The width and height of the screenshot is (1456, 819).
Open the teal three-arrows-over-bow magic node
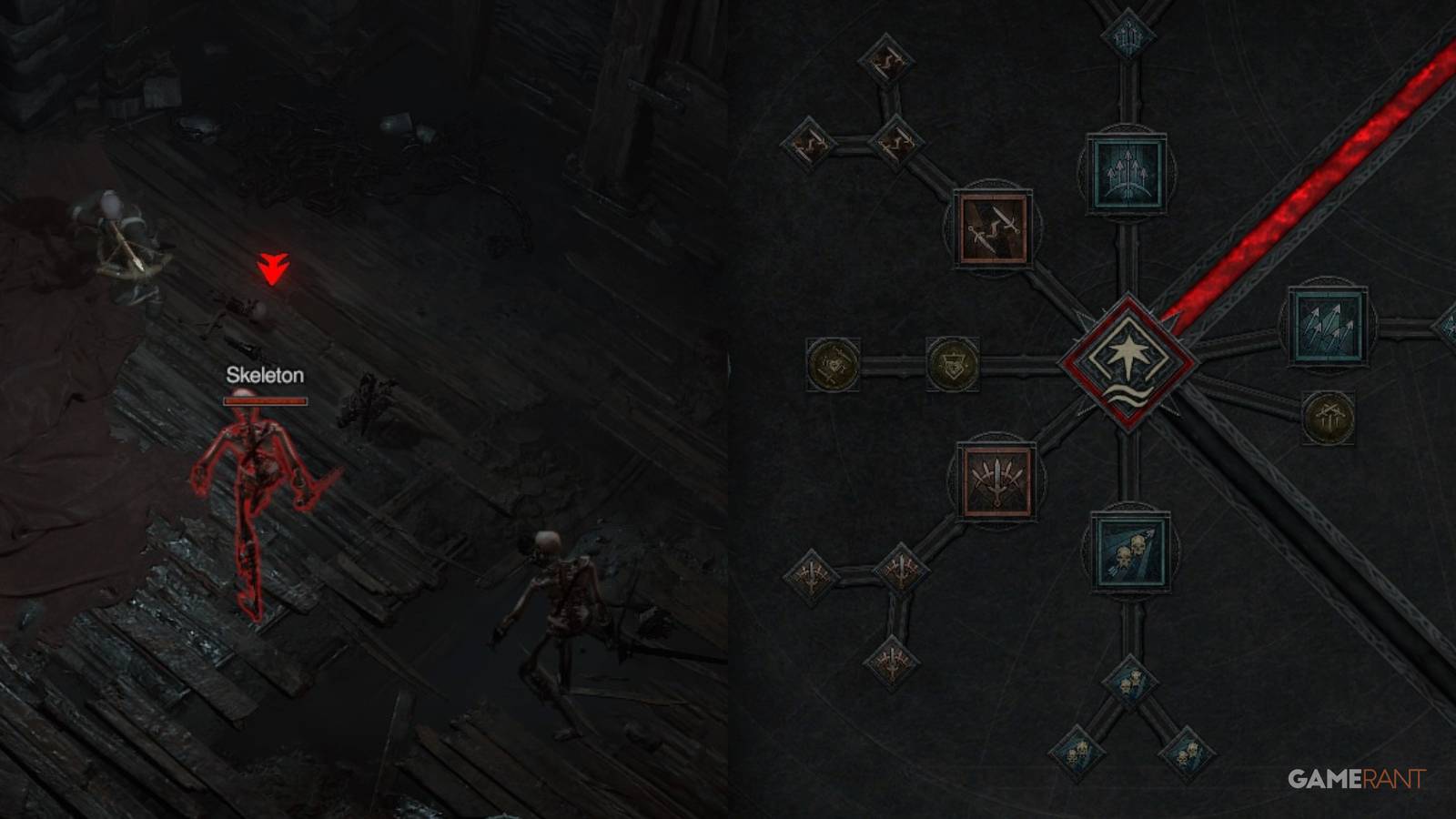pyautogui.click(x=1127, y=172)
